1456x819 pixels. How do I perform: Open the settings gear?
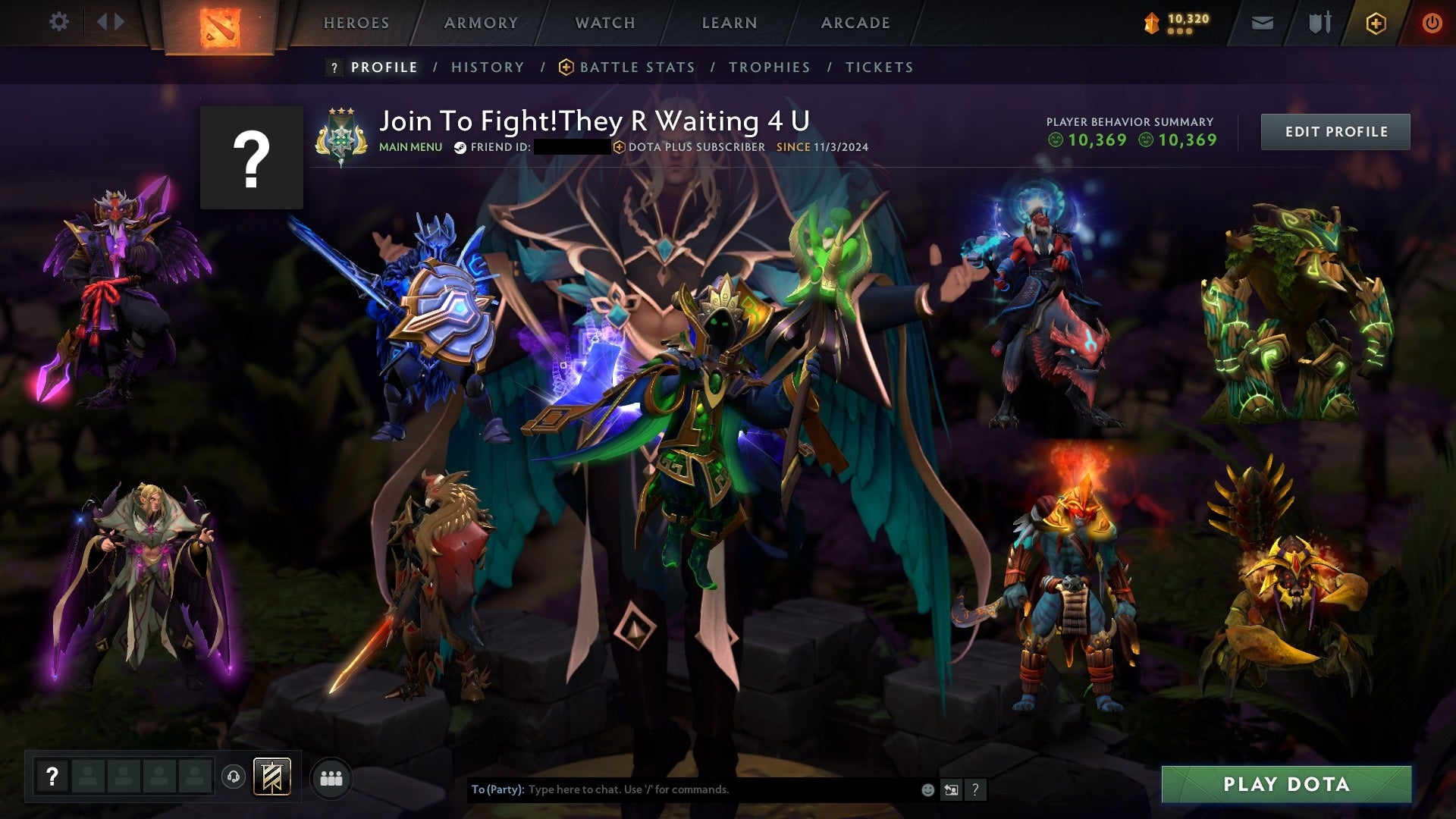click(59, 21)
